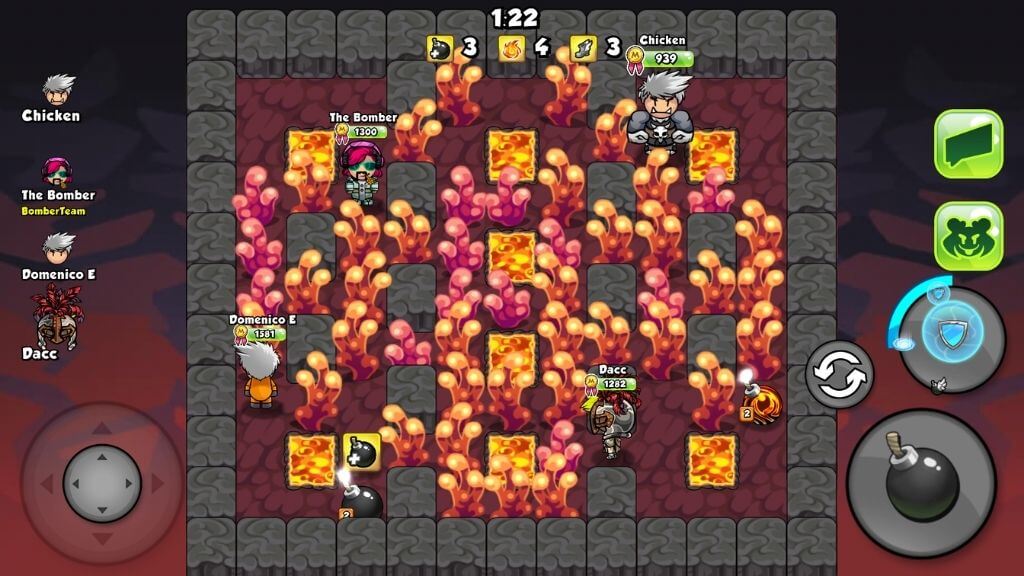Open the green chat bubble button

968,144
